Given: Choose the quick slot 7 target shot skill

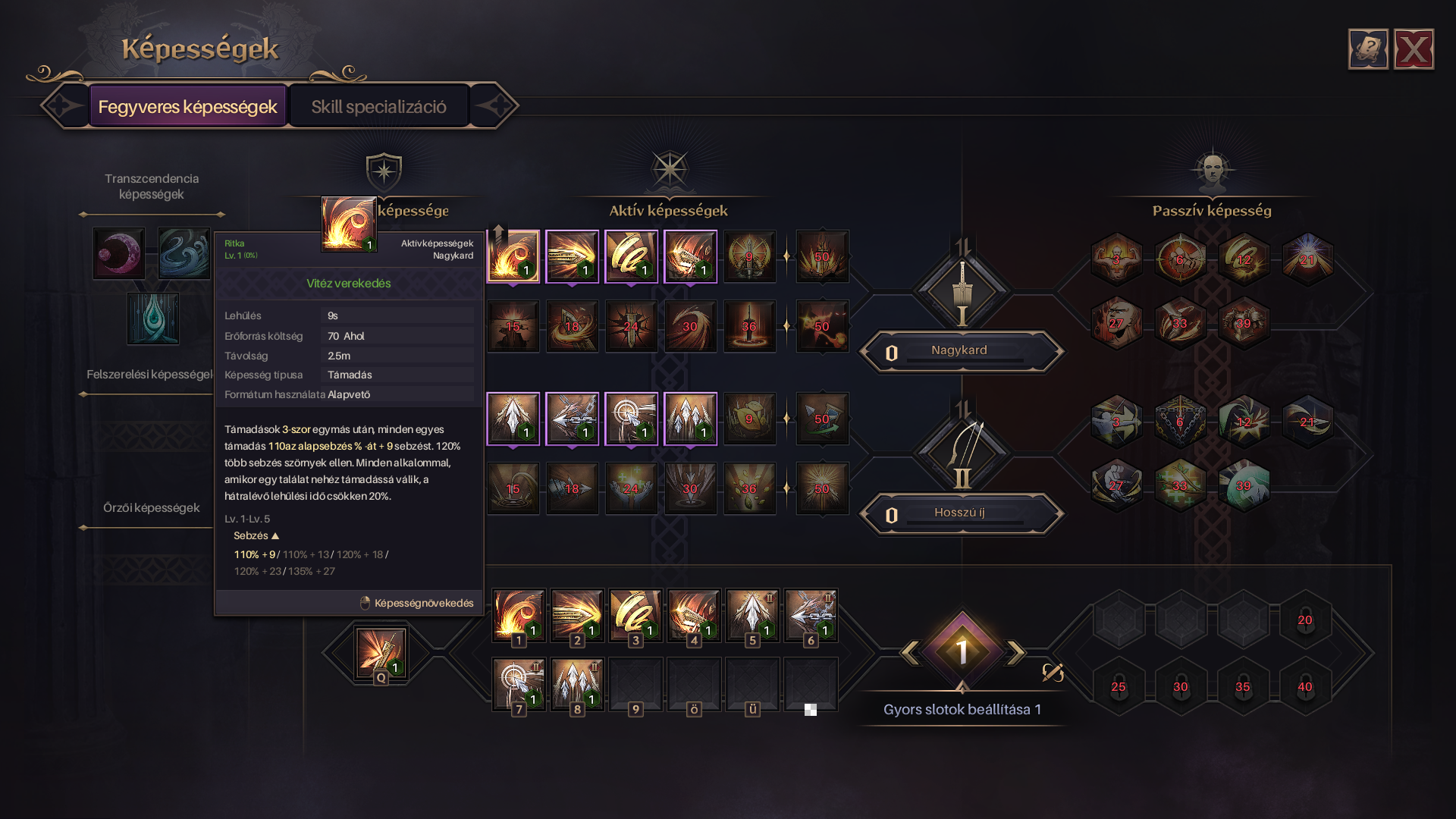Looking at the screenshot, I should click(519, 684).
